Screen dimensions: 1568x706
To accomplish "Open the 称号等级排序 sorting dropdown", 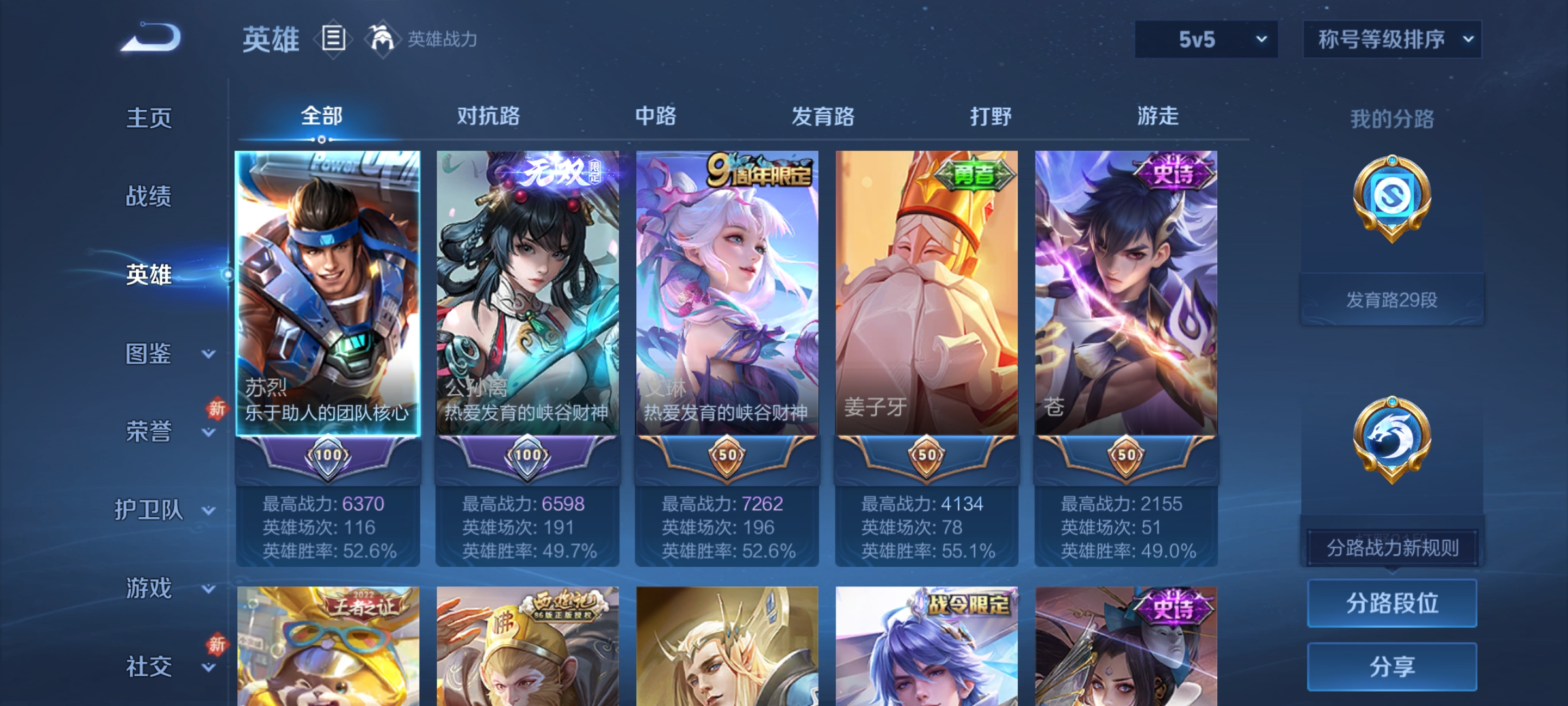I will click(x=1392, y=39).
